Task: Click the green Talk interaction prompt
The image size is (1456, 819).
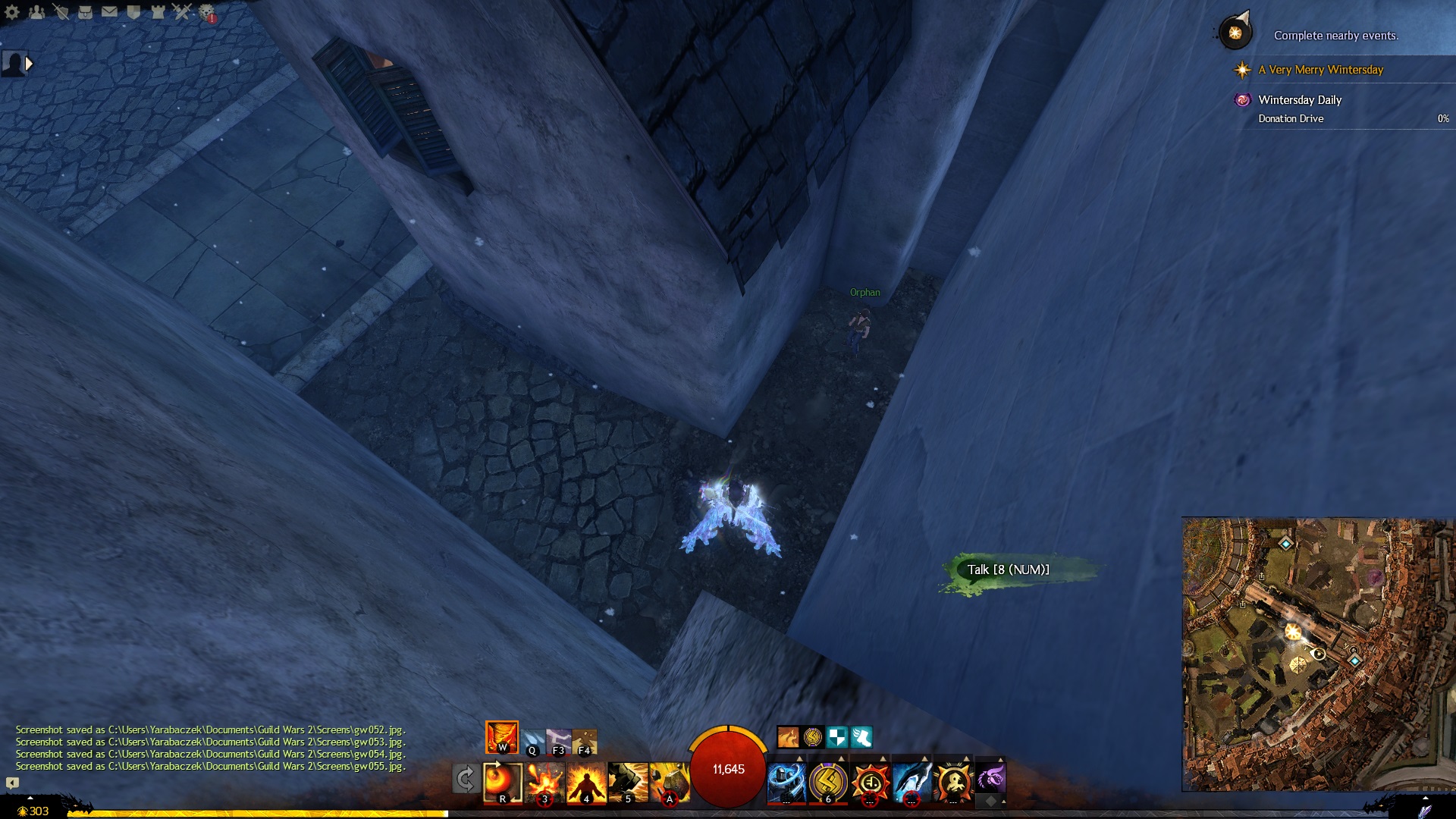Action: coord(1008,570)
